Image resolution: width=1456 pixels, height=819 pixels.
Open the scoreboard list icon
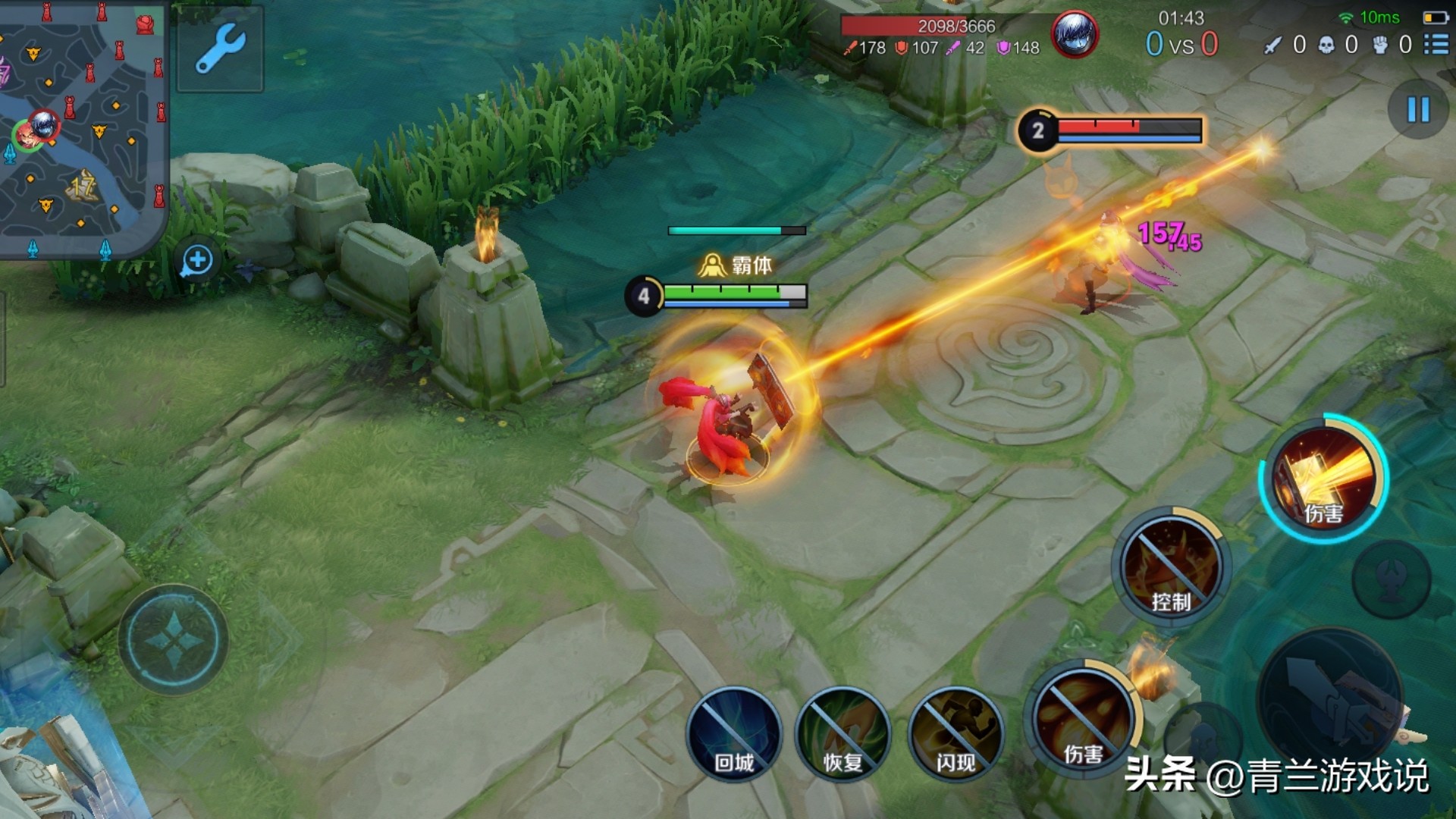click(1436, 45)
